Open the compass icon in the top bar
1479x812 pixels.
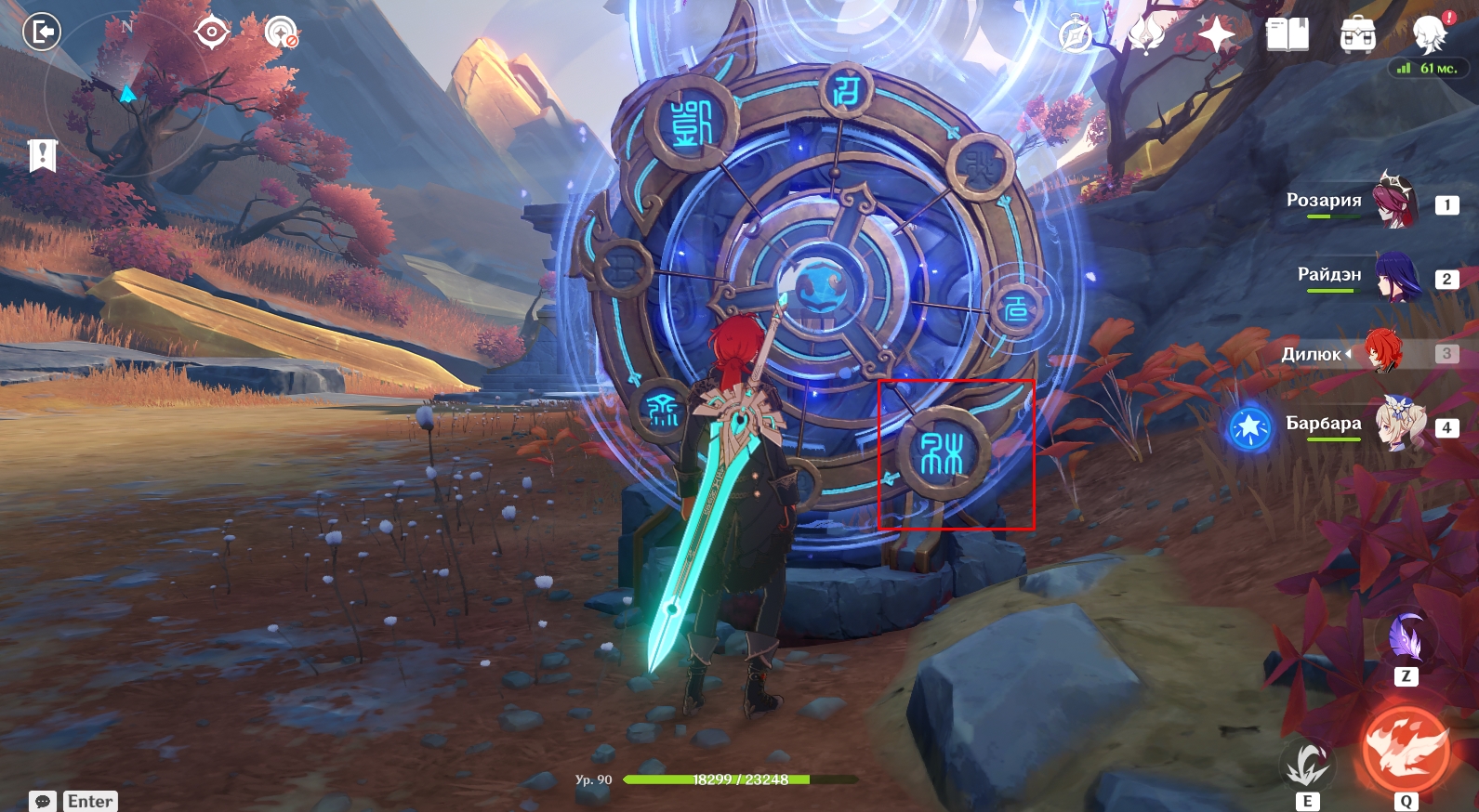tap(1076, 36)
